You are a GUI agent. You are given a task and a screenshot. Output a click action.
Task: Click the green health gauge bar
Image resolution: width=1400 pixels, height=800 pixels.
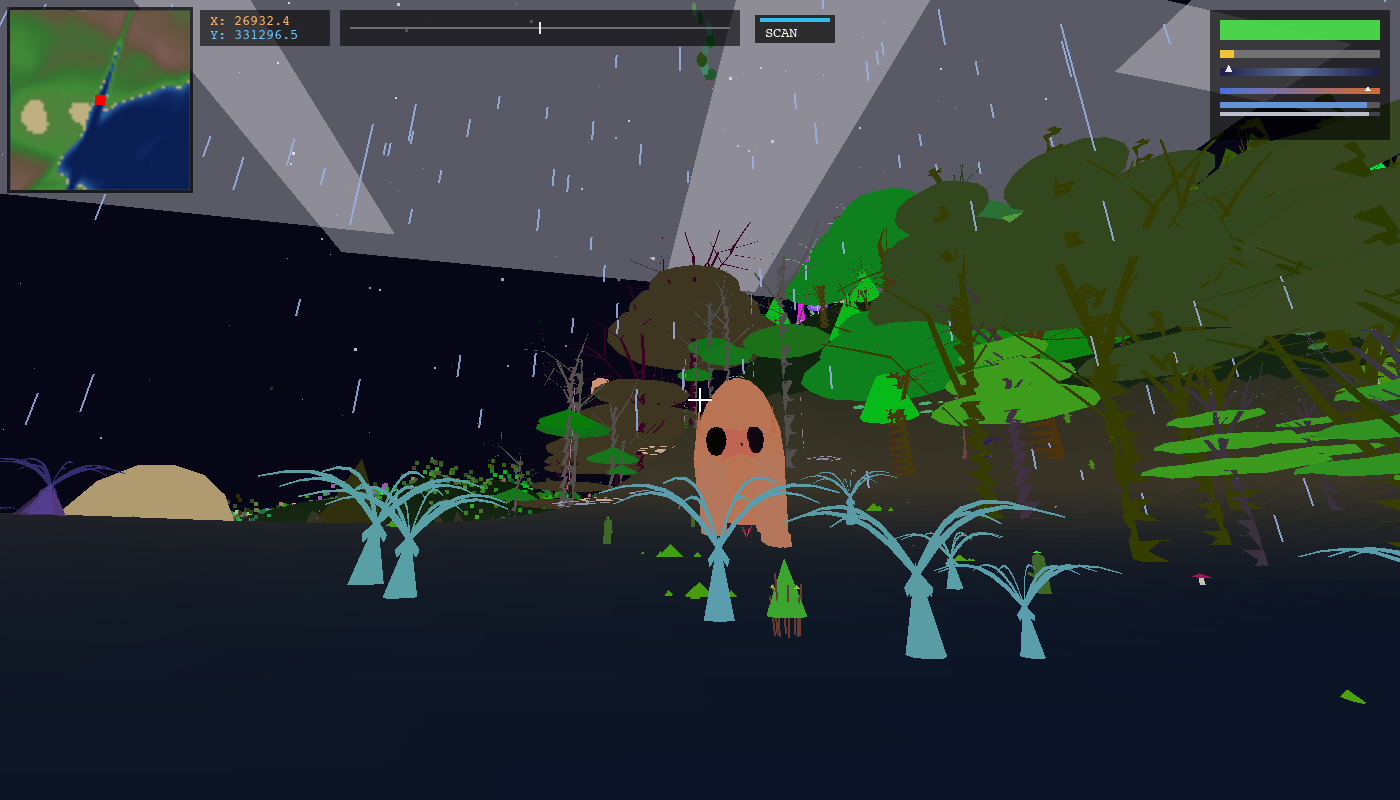point(1300,30)
